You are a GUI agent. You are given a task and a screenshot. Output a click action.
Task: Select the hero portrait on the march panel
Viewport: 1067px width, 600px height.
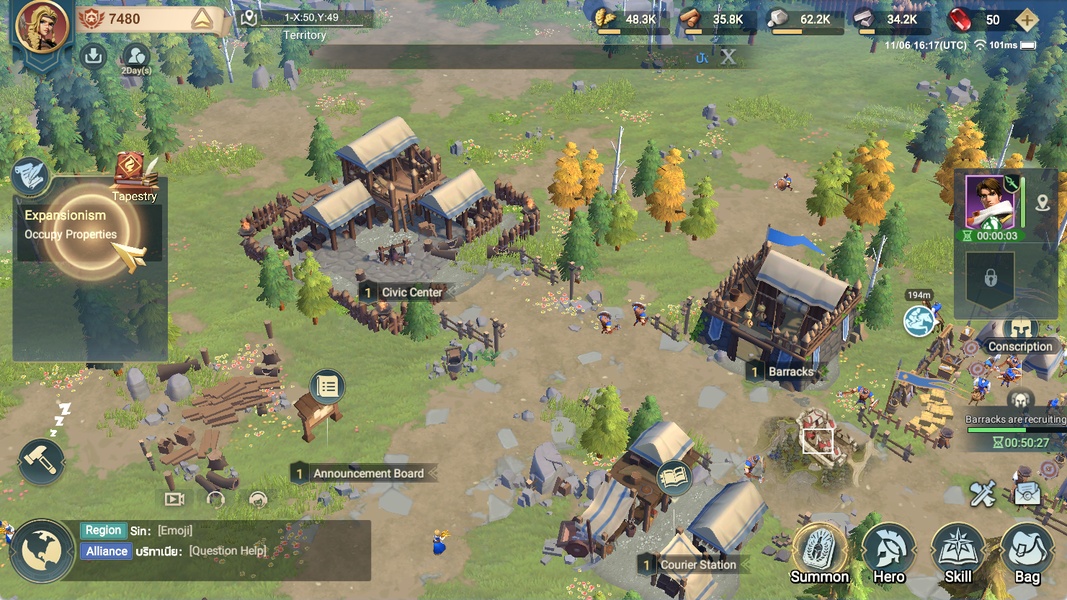990,203
